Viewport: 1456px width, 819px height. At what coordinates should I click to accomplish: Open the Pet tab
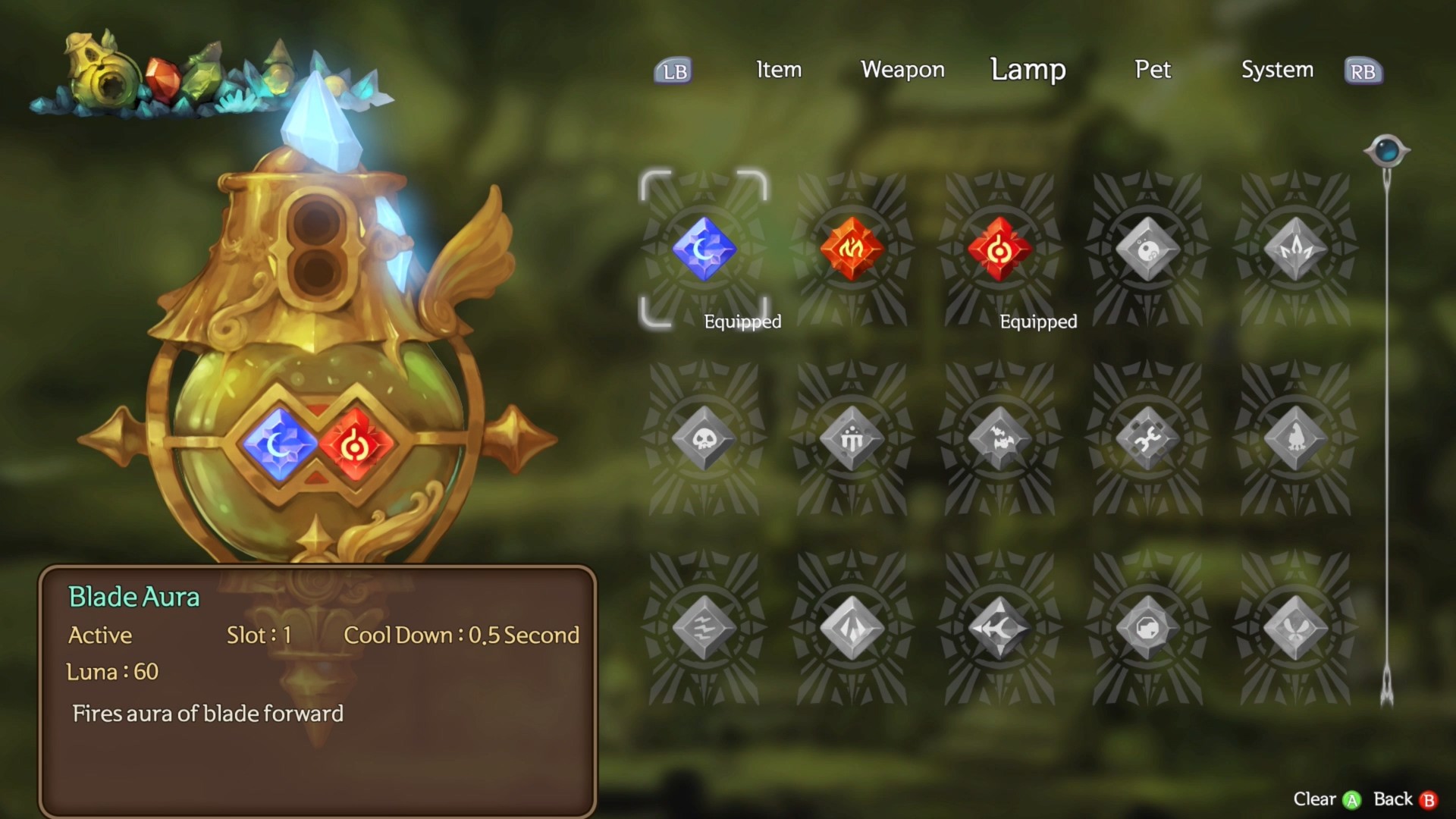[1152, 71]
